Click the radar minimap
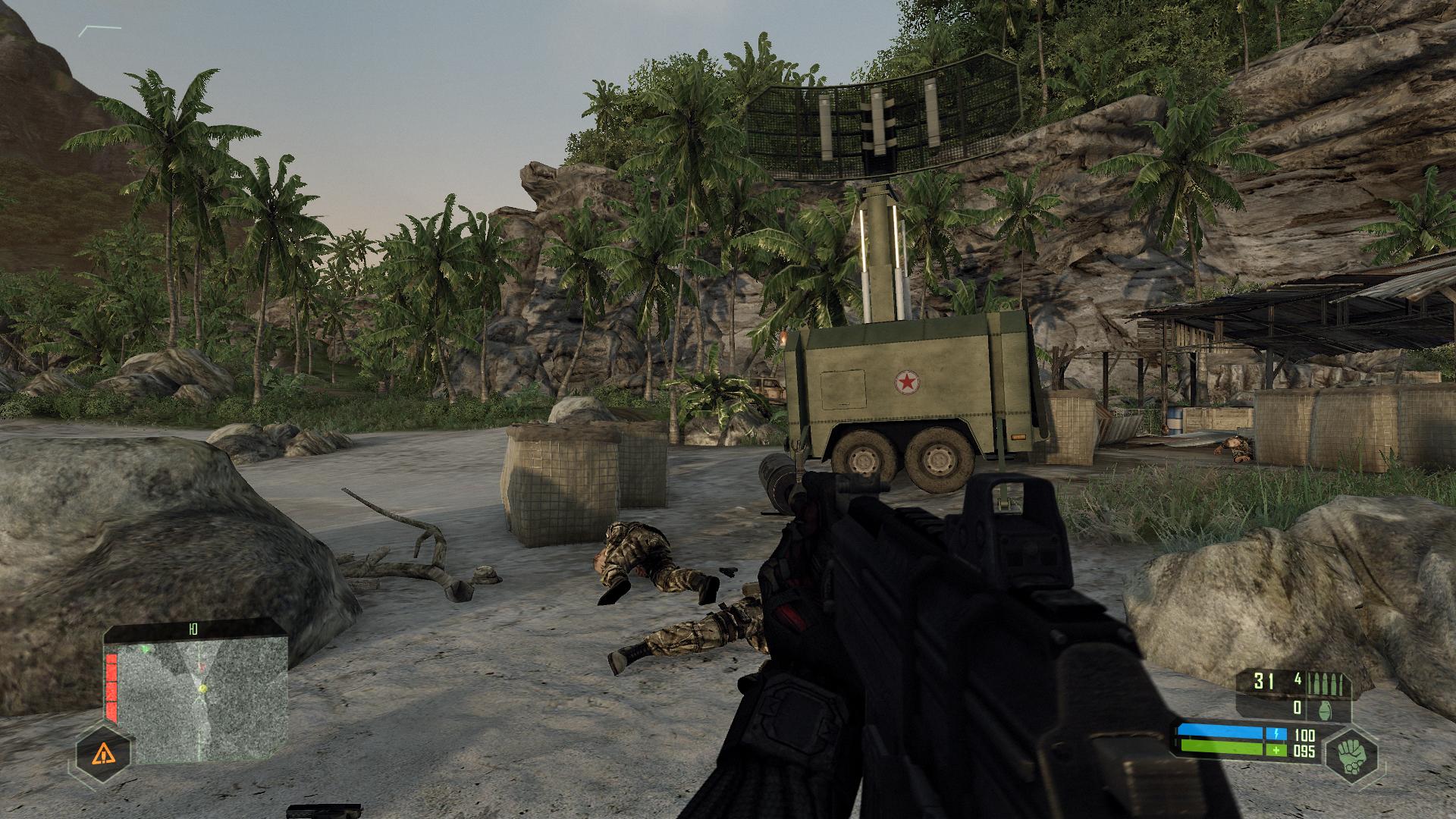Screen dimensions: 1456x819 [203, 698]
